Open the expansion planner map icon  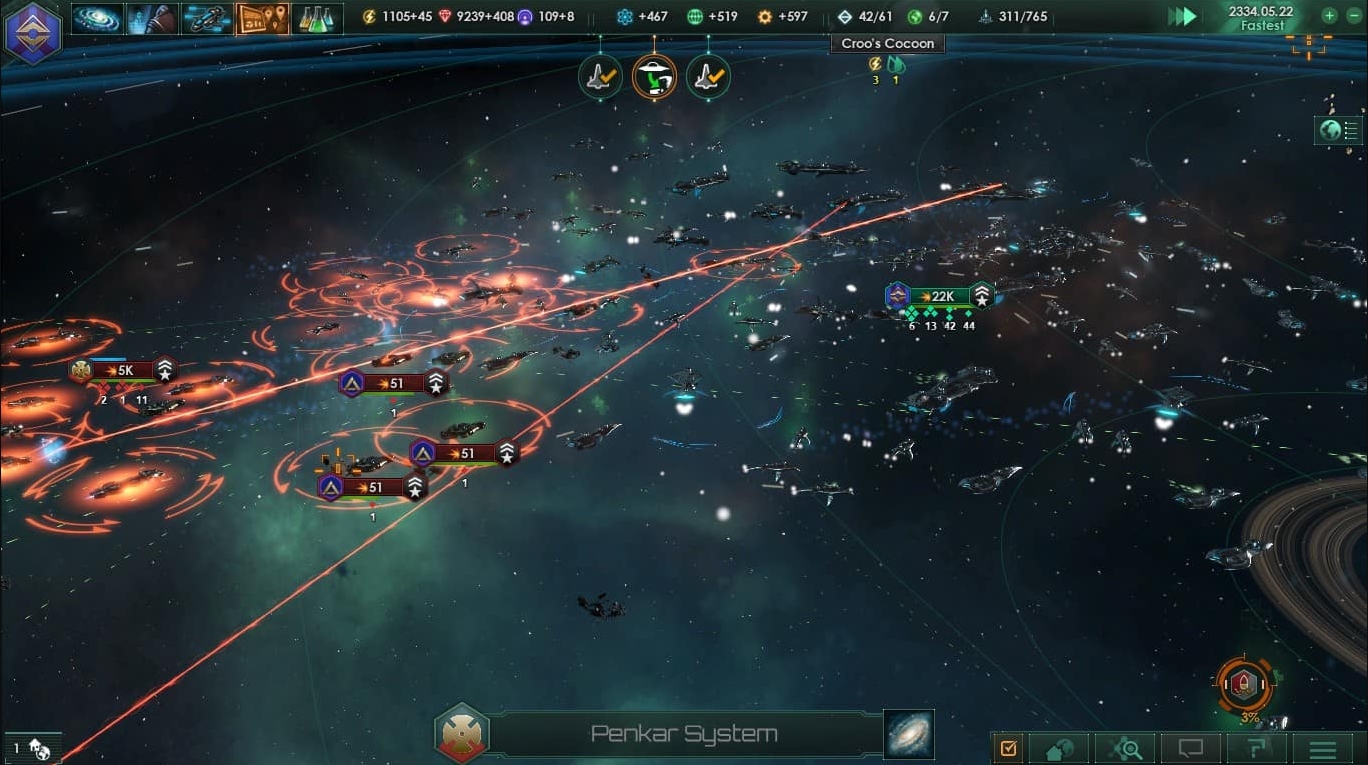point(262,17)
